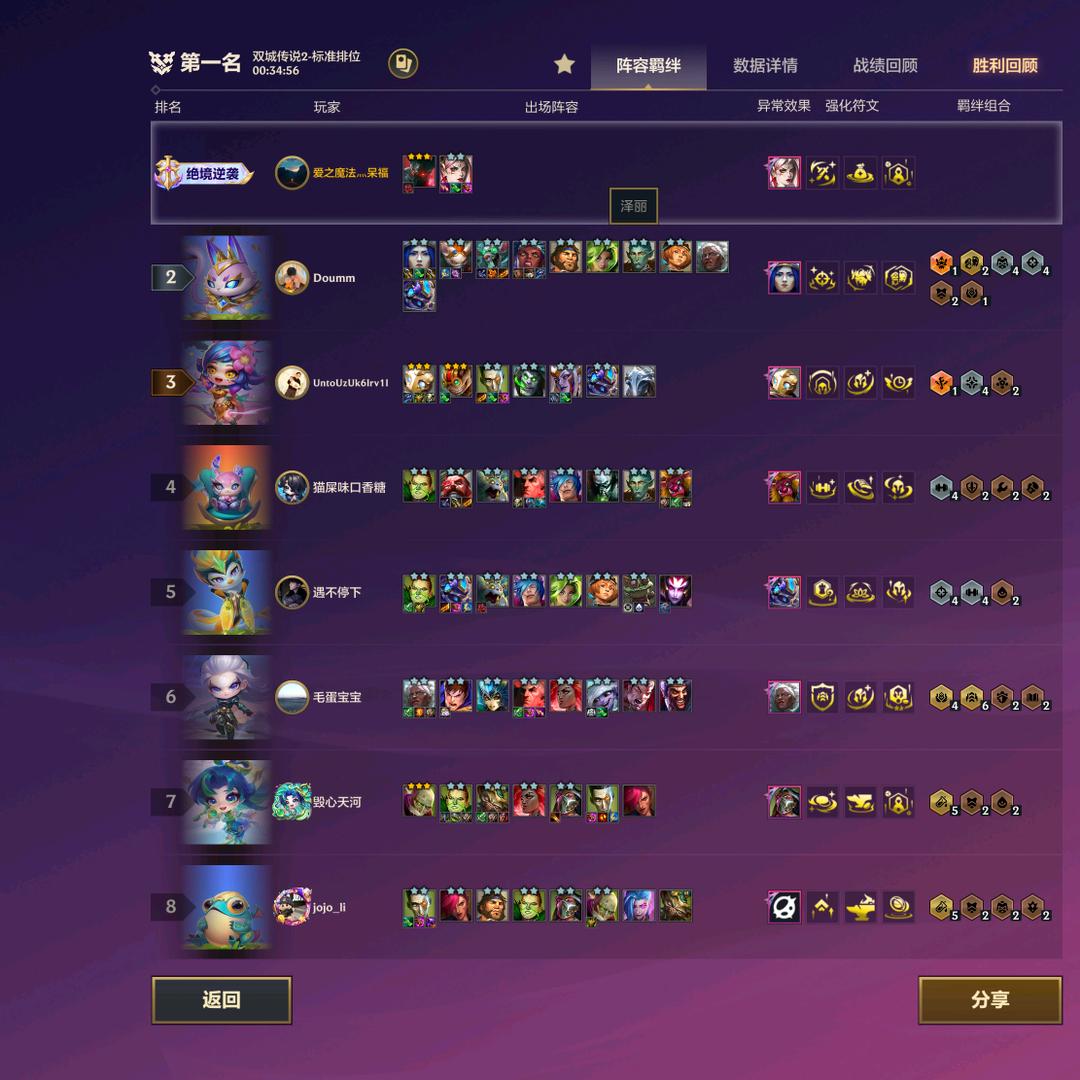The height and width of the screenshot is (1080, 1080).
Task: View the eighth-place player's anomaly effect icon
Action: [784, 907]
